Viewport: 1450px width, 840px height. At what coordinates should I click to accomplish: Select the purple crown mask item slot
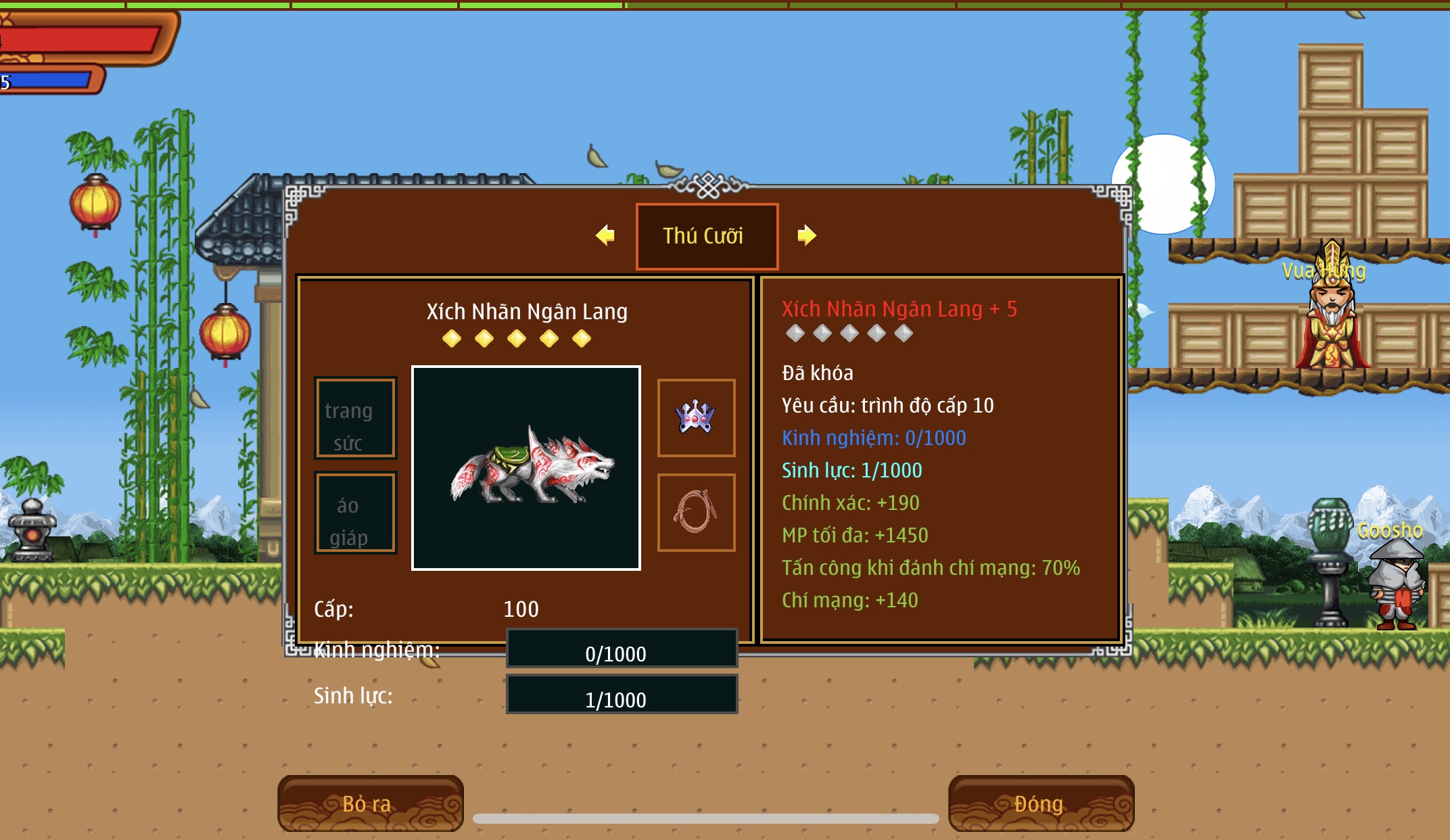(696, 417)
